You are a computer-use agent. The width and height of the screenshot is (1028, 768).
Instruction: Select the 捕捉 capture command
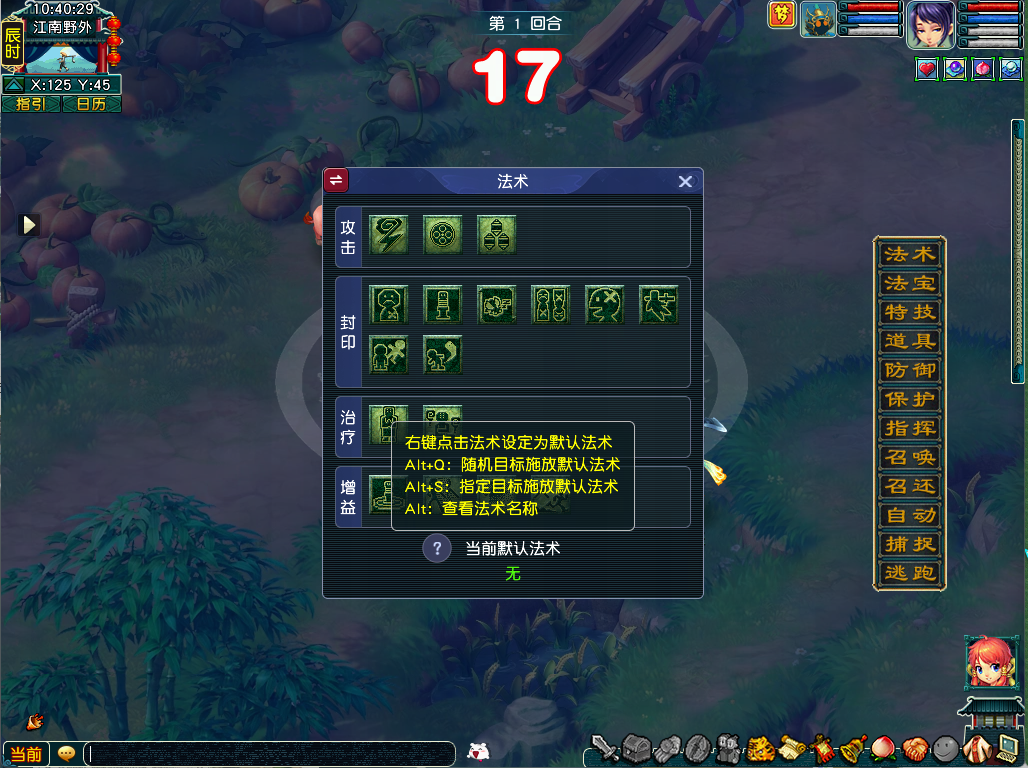click(x=909, y=544)
